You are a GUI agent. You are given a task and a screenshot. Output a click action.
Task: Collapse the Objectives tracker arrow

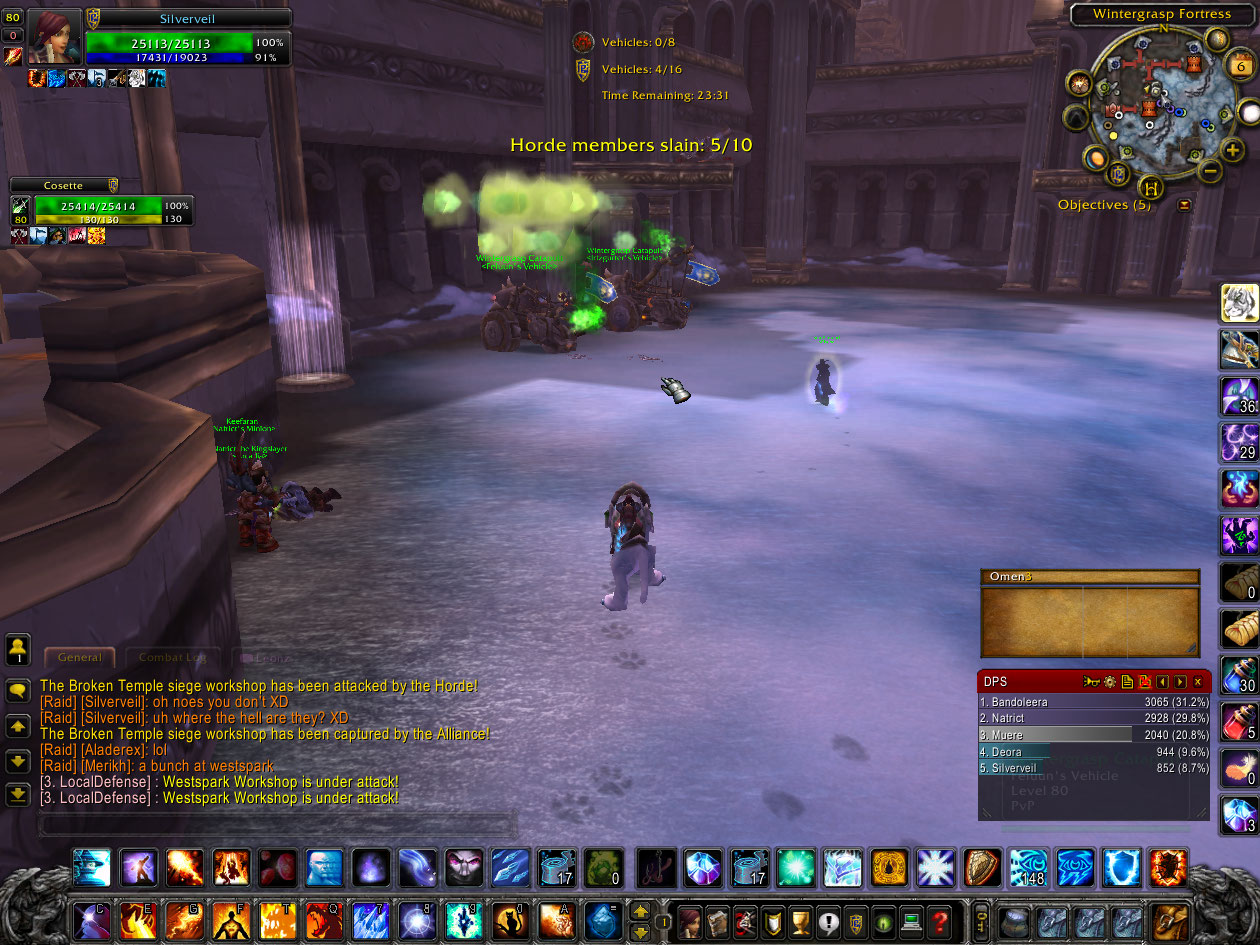coord(1185,205)
